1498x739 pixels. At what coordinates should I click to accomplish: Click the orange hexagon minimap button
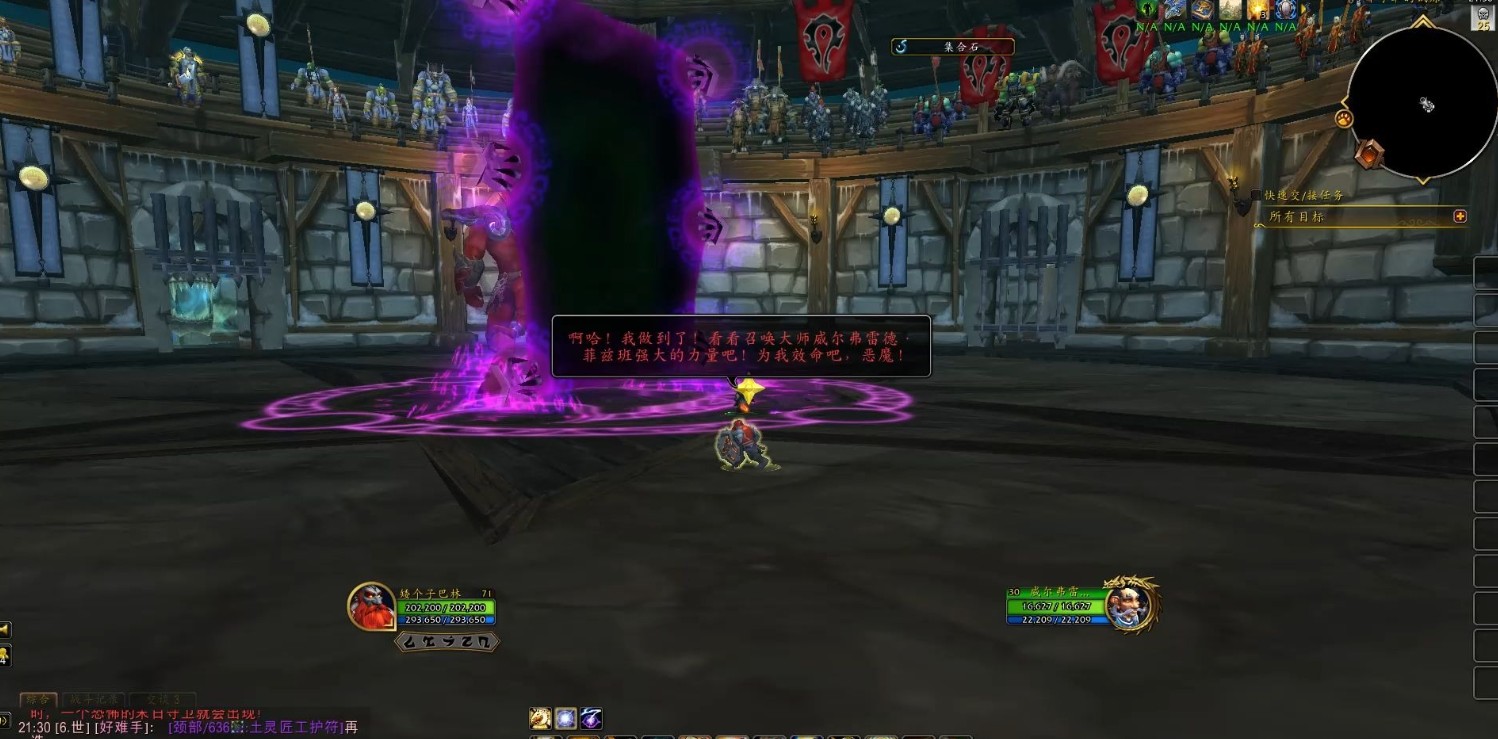point(1368,154)
